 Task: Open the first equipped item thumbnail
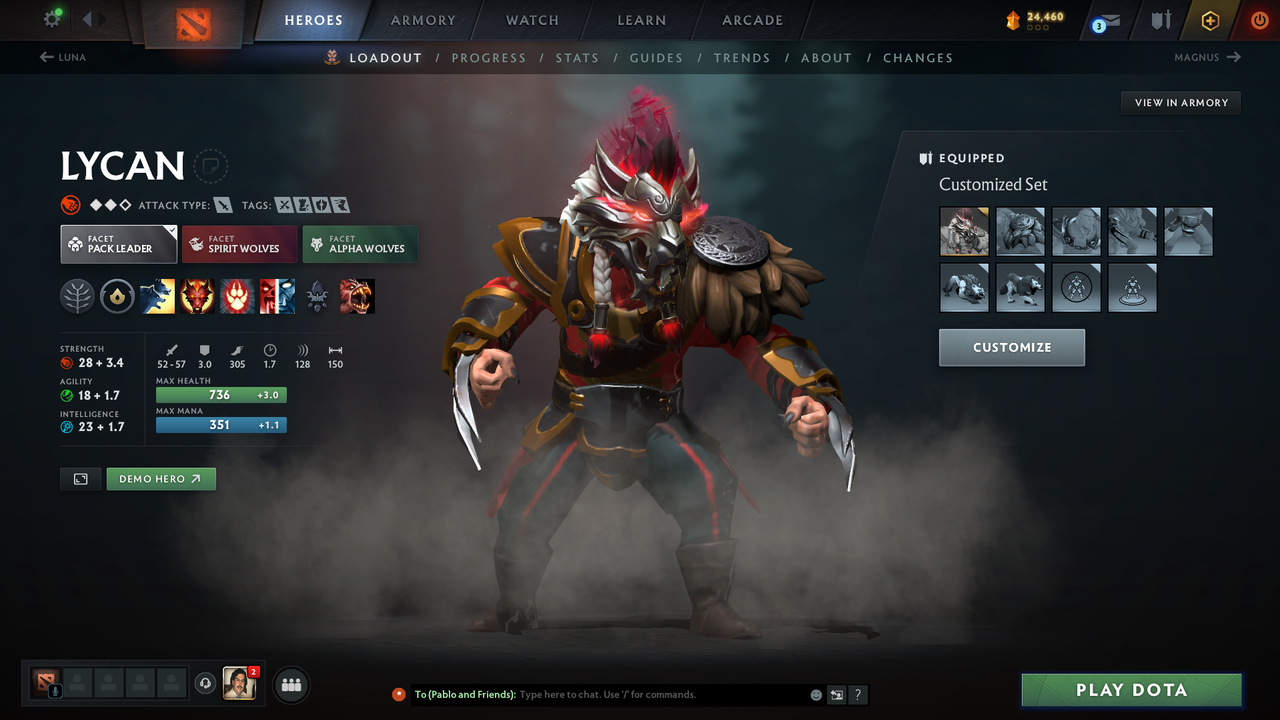pyautogui.click(x=964, y=231)
